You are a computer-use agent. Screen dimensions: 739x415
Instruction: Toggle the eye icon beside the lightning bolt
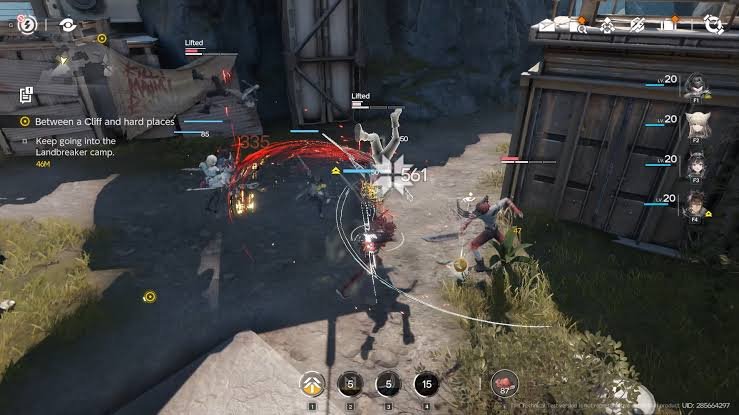(x=68, y=24)
